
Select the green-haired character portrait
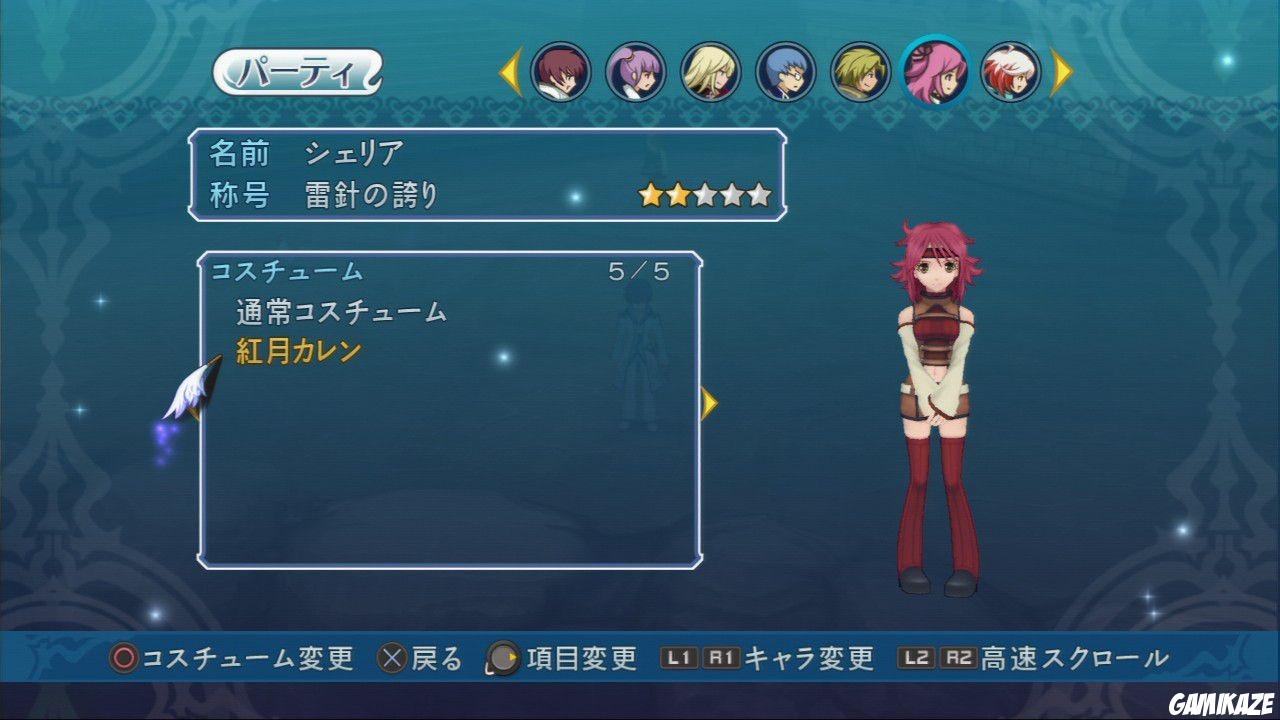pos(861,72)
